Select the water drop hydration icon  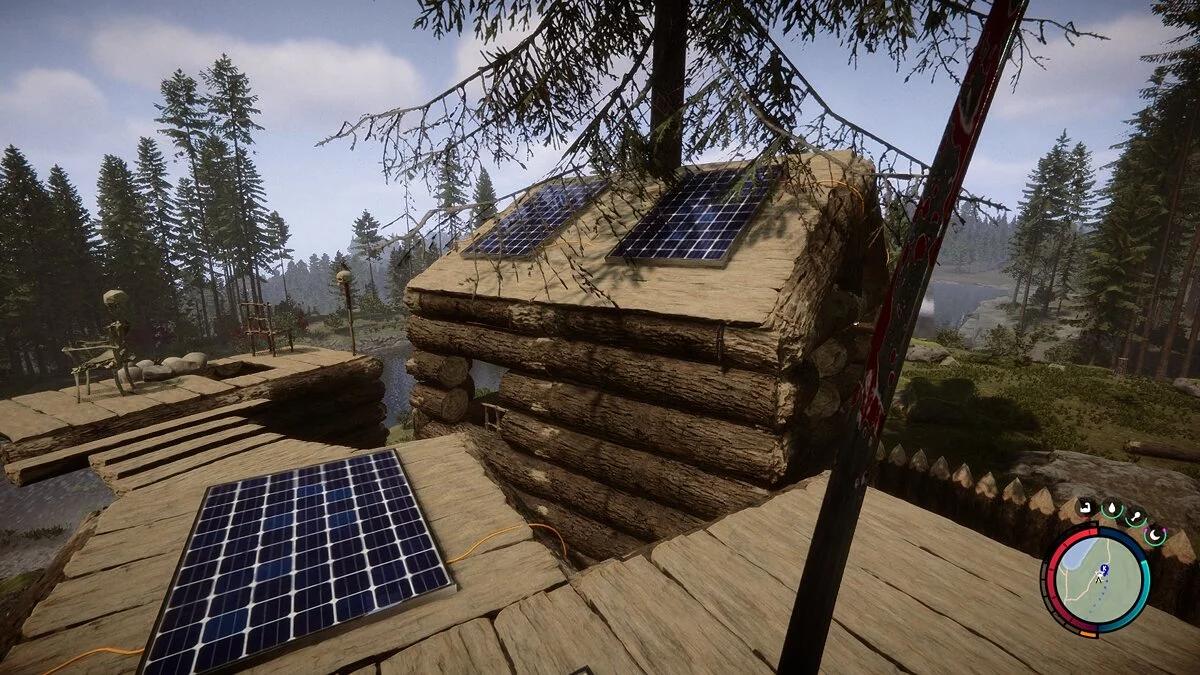click(1111, 509)
